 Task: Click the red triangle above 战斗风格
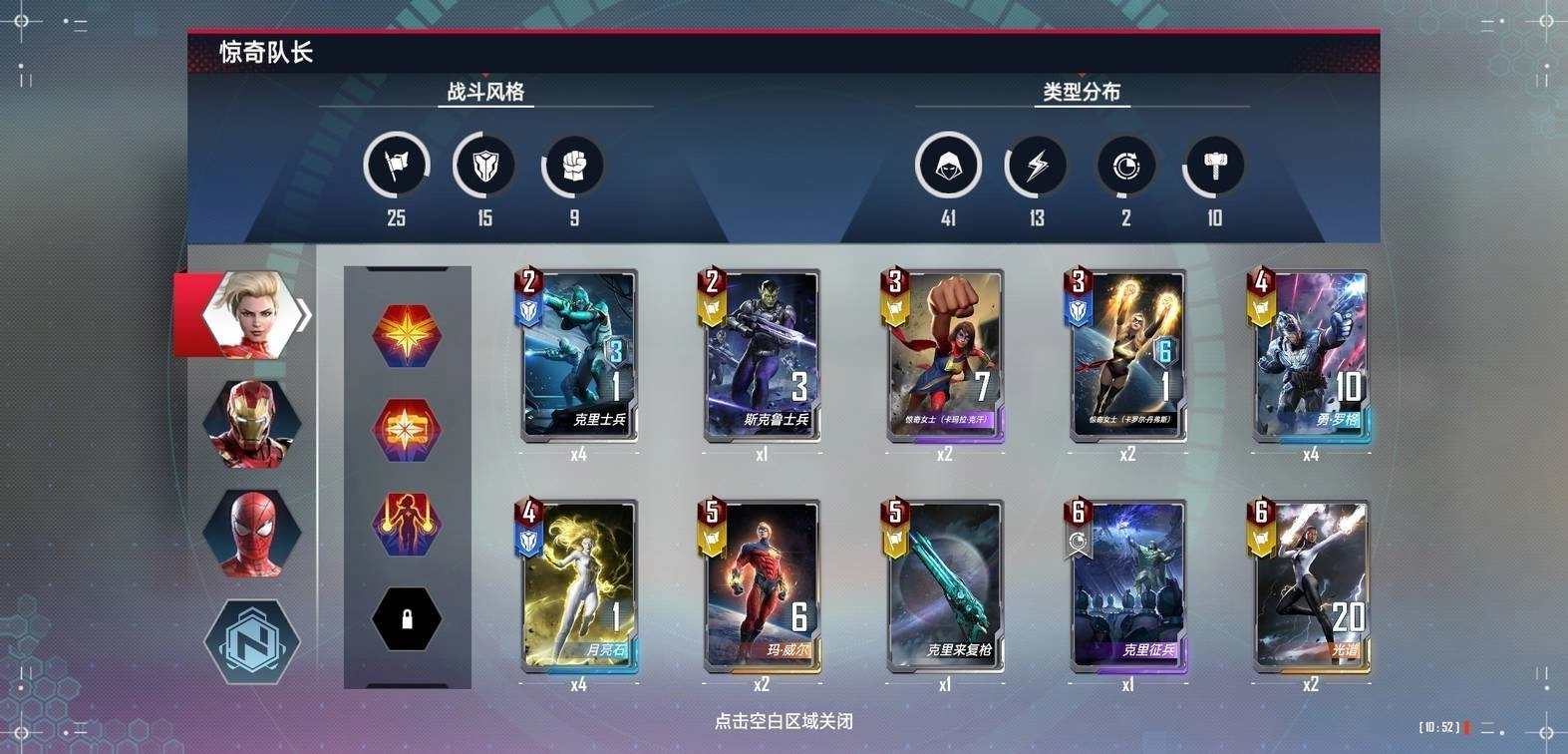coord(486,73)
